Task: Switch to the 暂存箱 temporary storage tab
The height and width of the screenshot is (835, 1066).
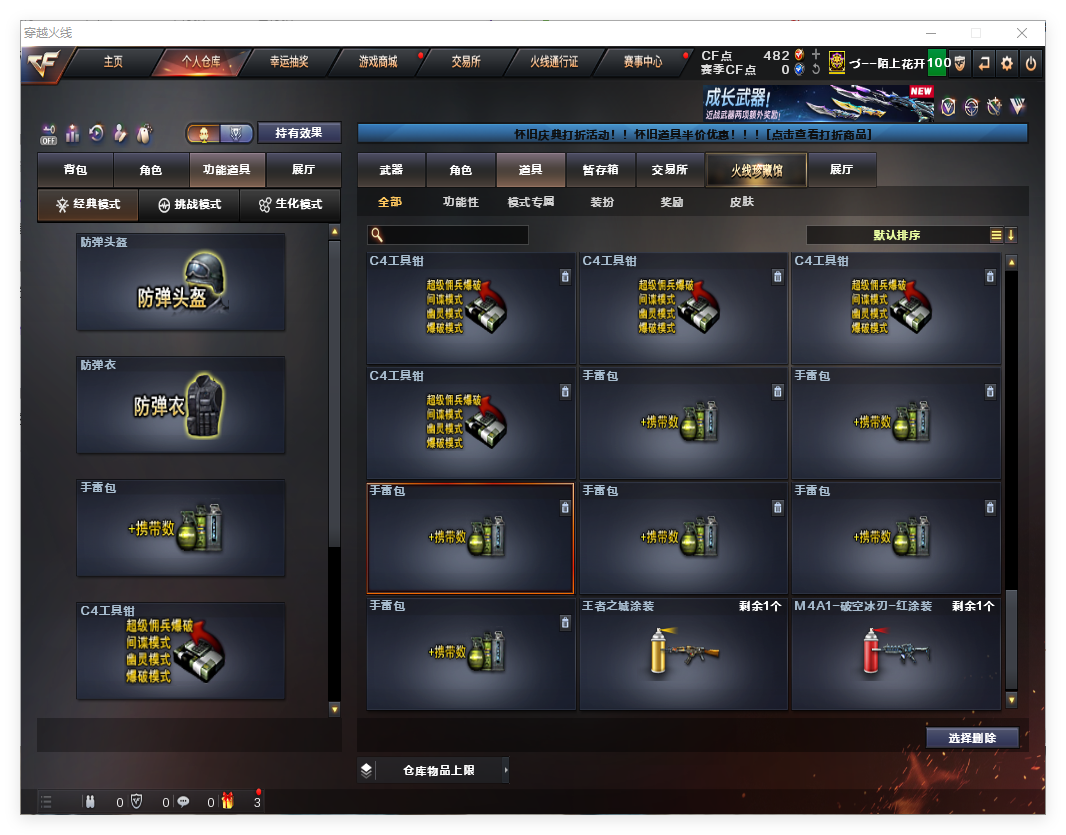Action: [x=601, y=170]
